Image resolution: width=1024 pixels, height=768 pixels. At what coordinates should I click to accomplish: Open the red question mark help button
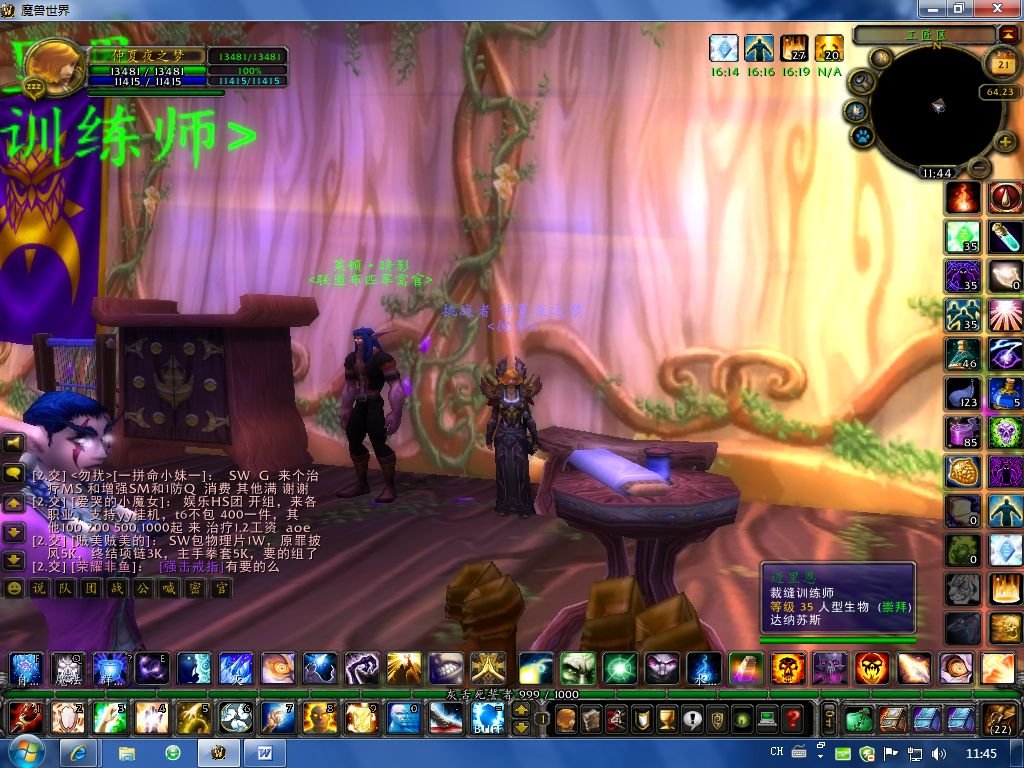tap(792, 718)
